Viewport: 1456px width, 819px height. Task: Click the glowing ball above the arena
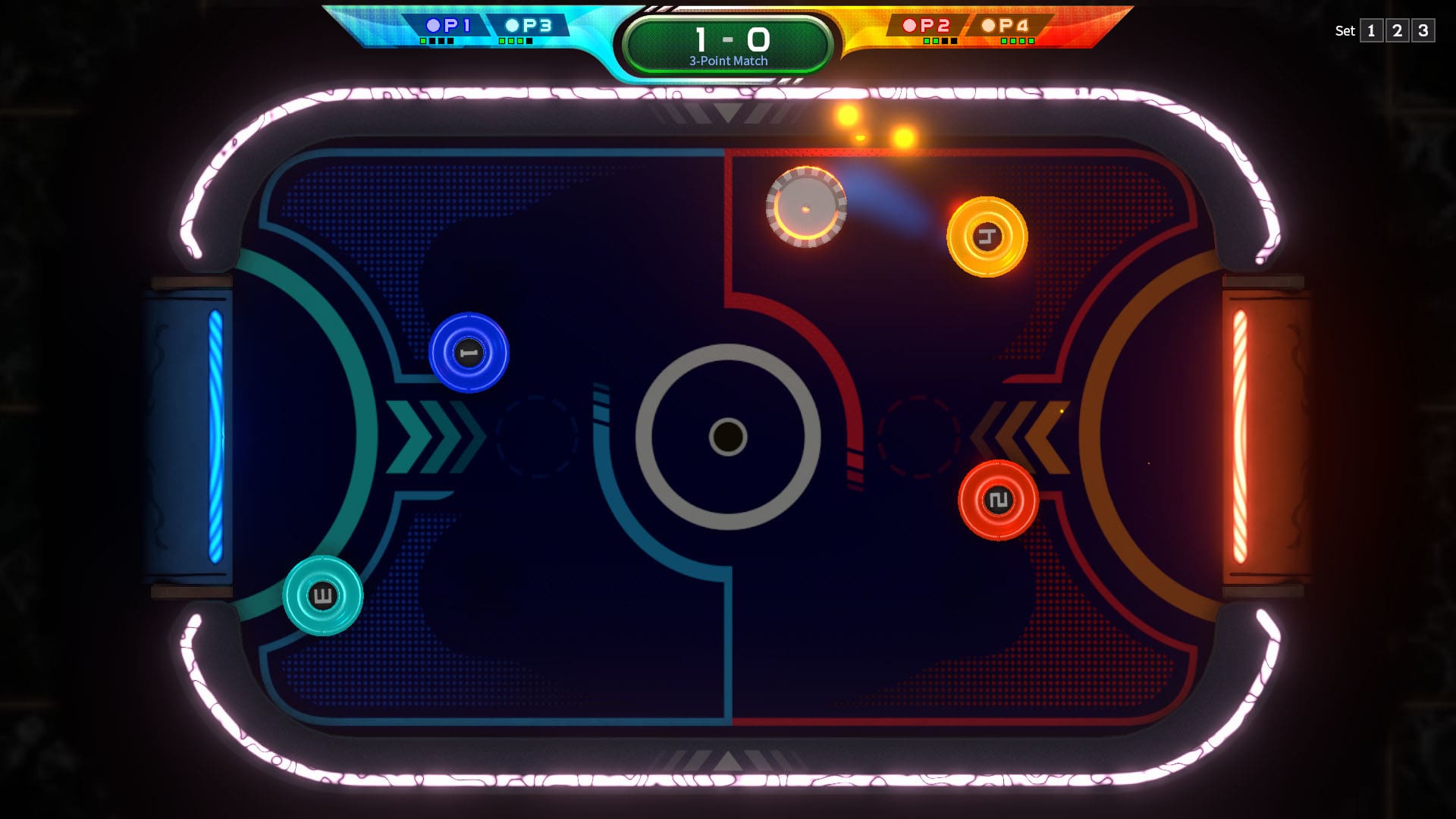click(847, 115)
